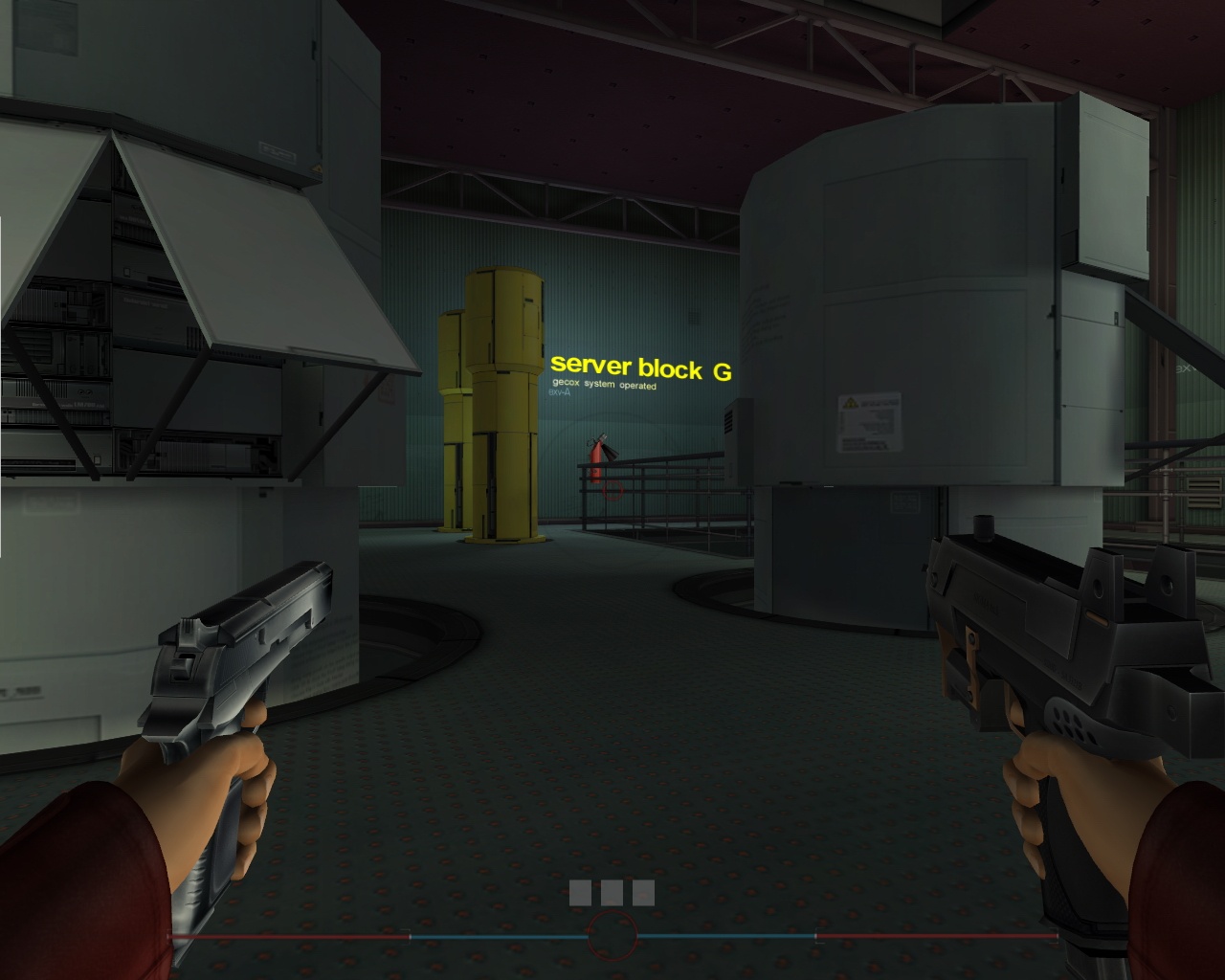
Task: Click the rightmost gray HUD square indicator
Action: coord(642,893)
